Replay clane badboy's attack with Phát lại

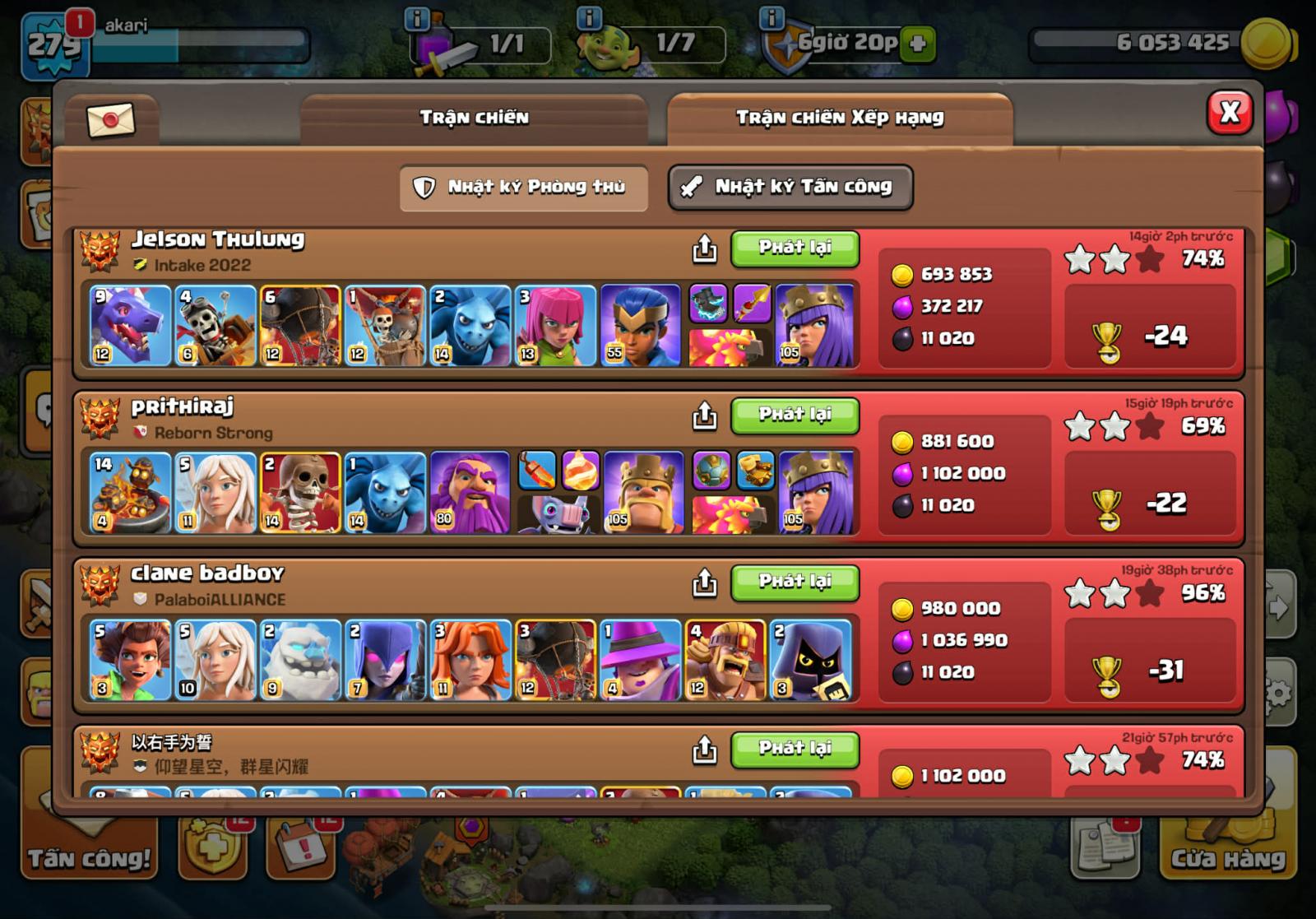pos(795,582)
